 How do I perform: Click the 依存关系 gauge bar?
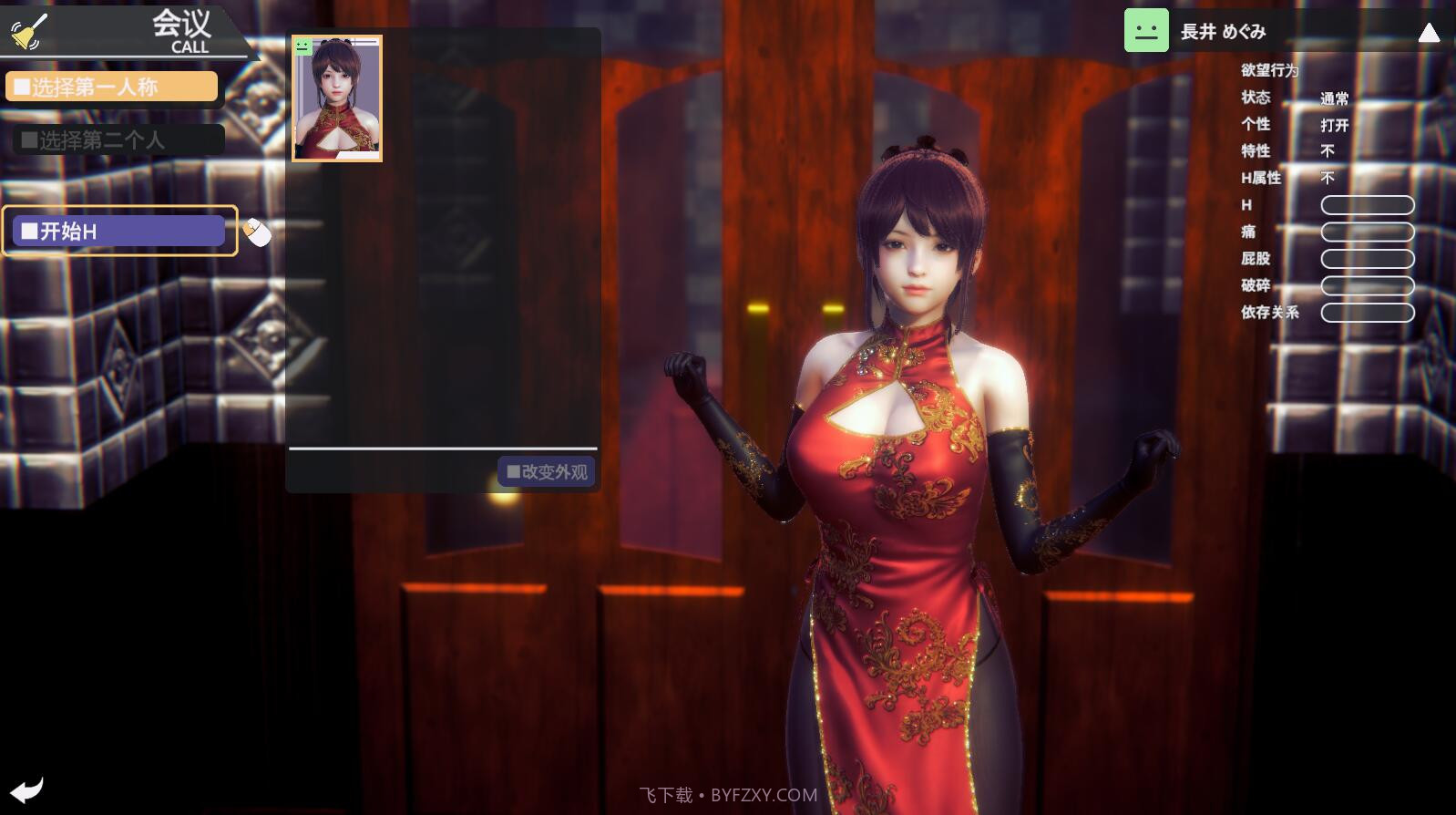click(1367, 312)
